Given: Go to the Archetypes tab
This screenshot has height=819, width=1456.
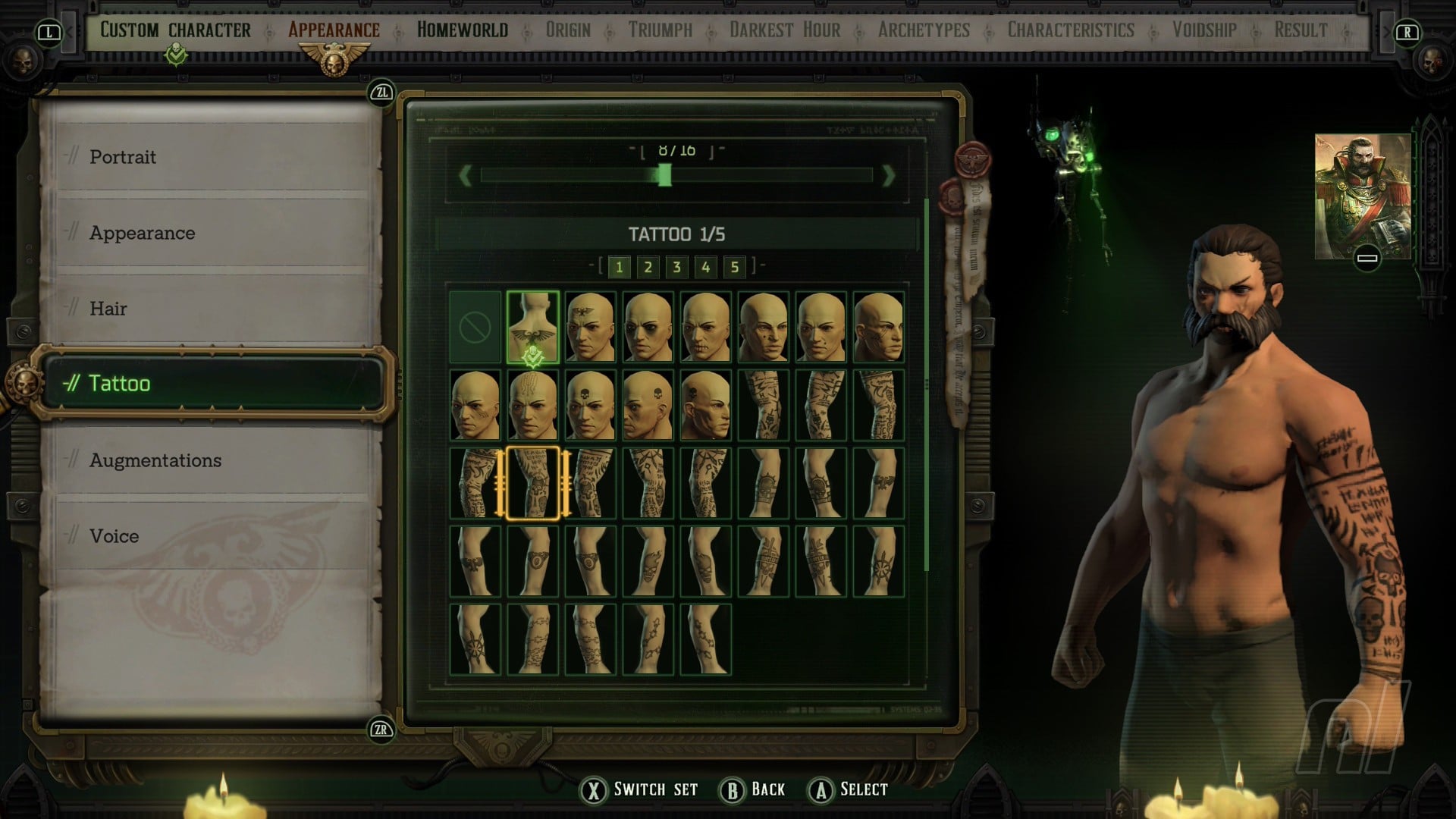Looking at the screenshot, I should point(924,30).
